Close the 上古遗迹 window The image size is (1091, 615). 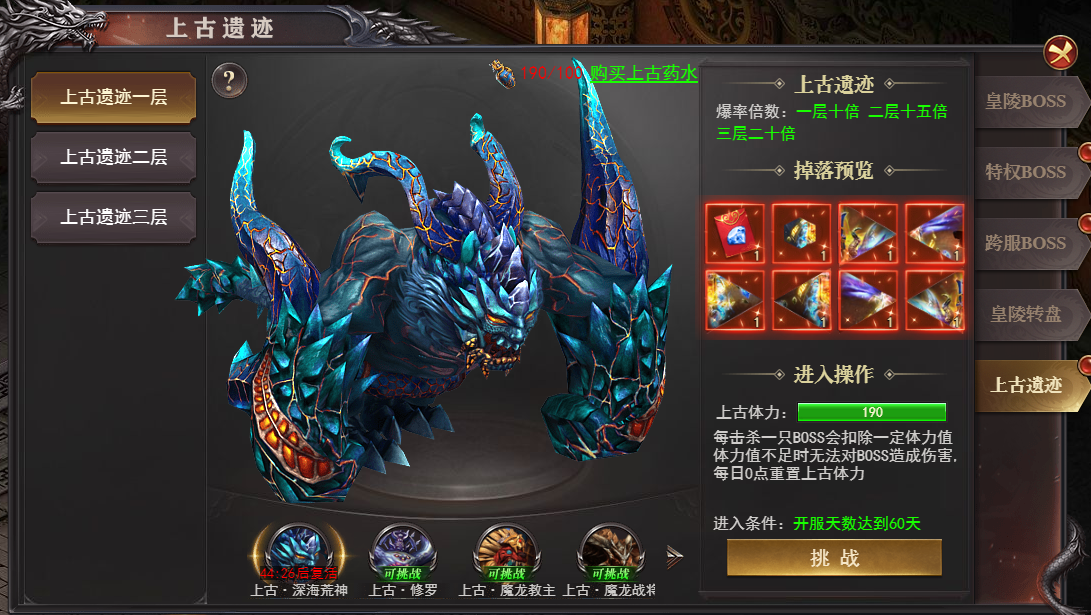1059,51
